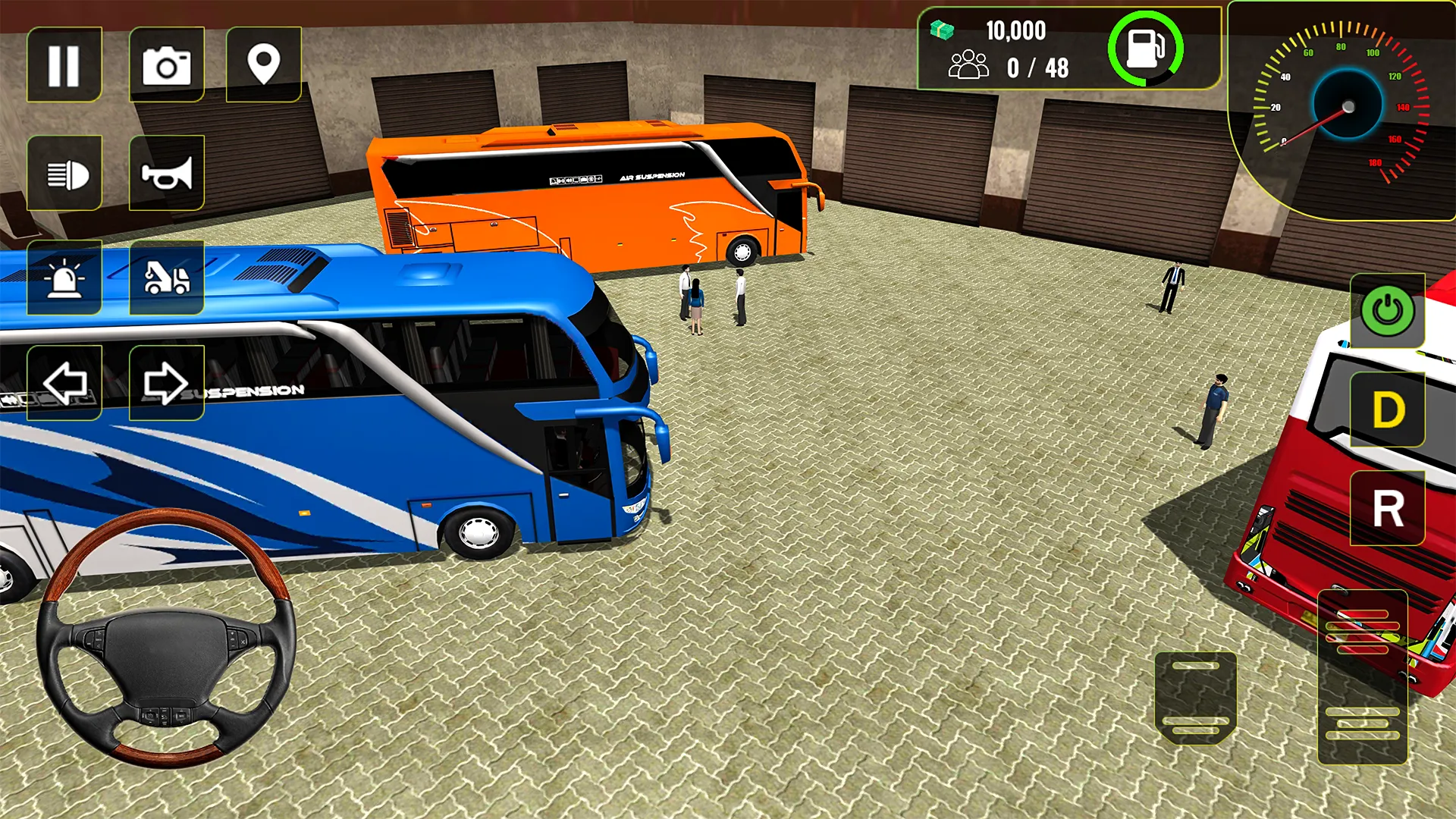Select D to drive forward
Viewport: 1456px width, 819px height.
click(1387, 409)
